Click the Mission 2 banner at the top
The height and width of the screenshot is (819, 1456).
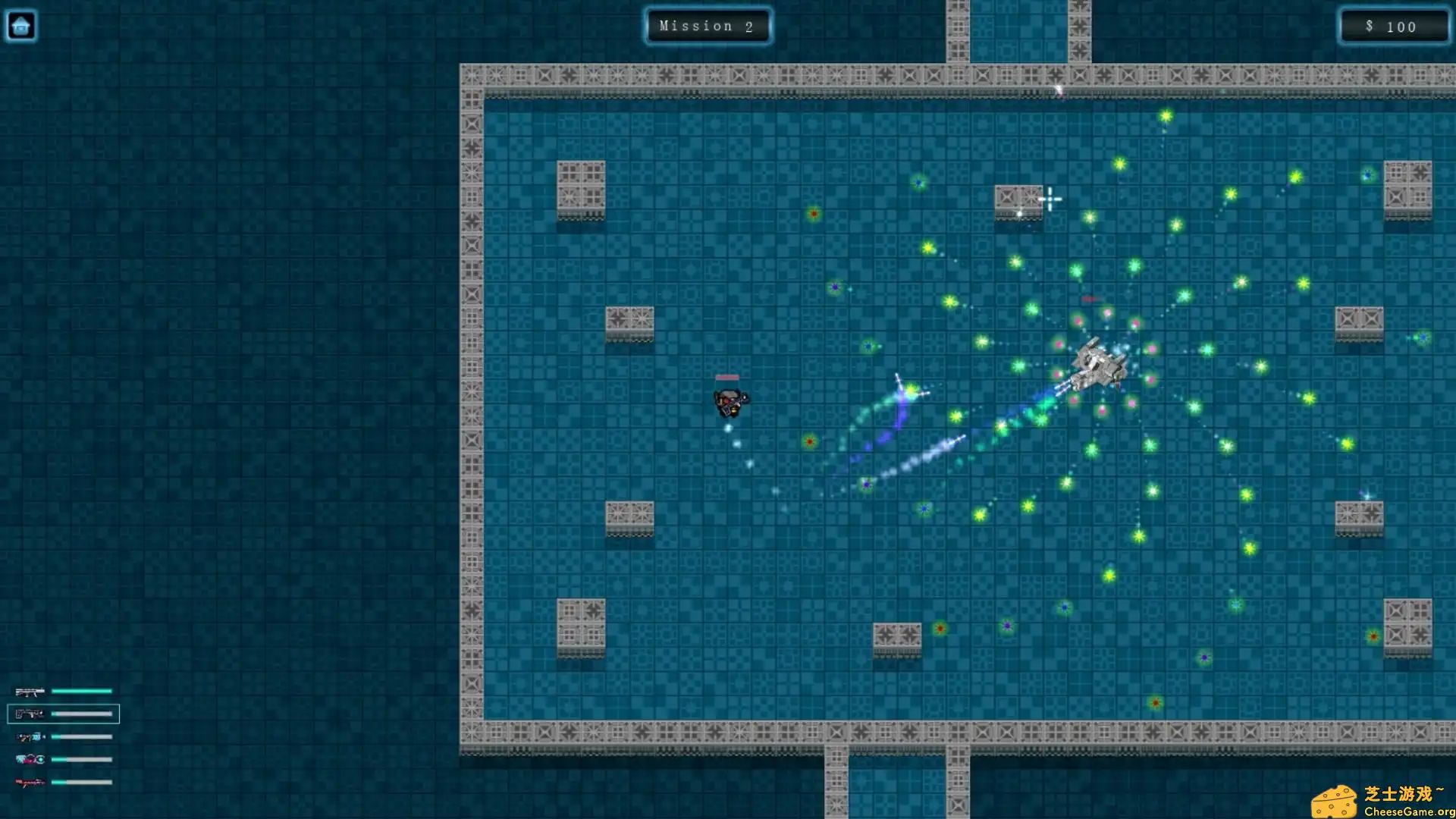[707, 25]
